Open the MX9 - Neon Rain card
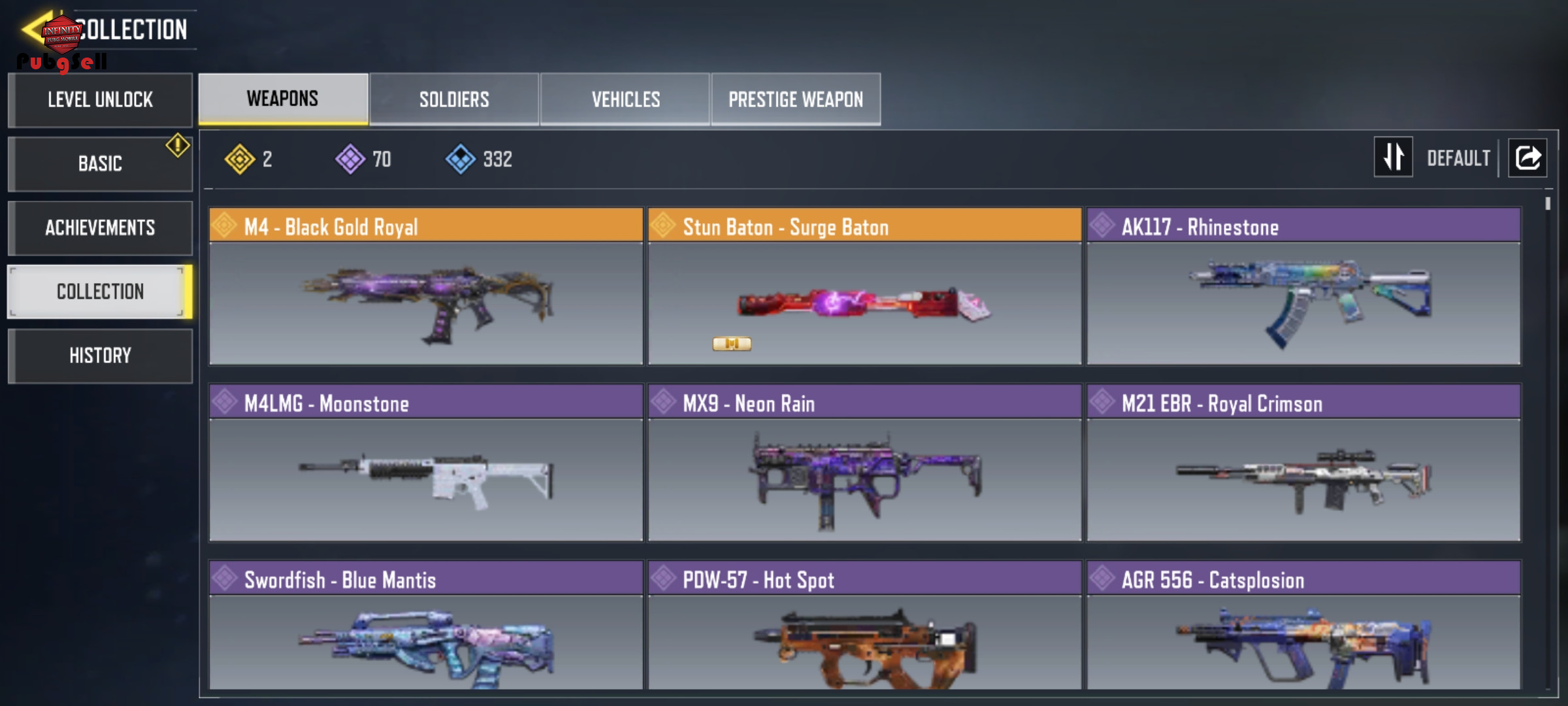Image resolution: width=1568 pixels, height=706 pixels. coord(864,463)
